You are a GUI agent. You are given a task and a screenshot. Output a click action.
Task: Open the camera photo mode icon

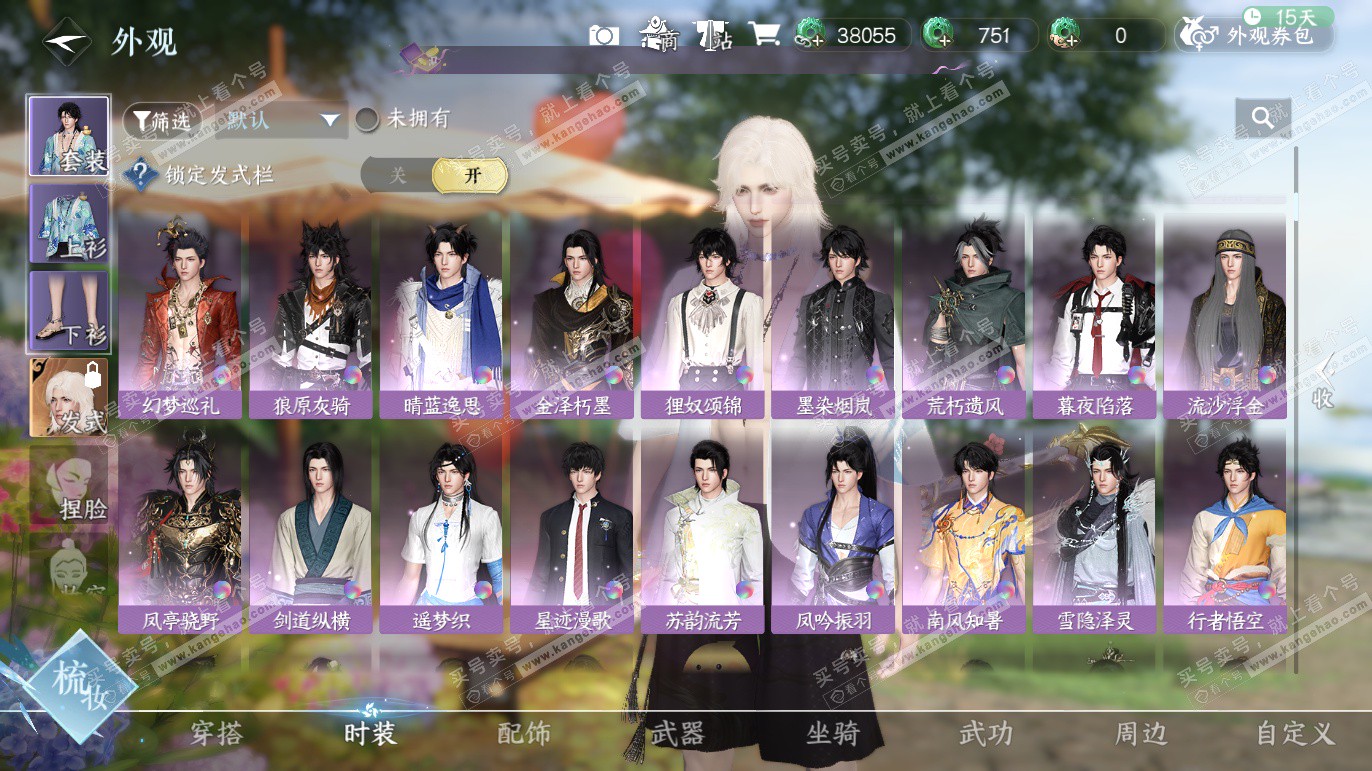click(604, 35)
